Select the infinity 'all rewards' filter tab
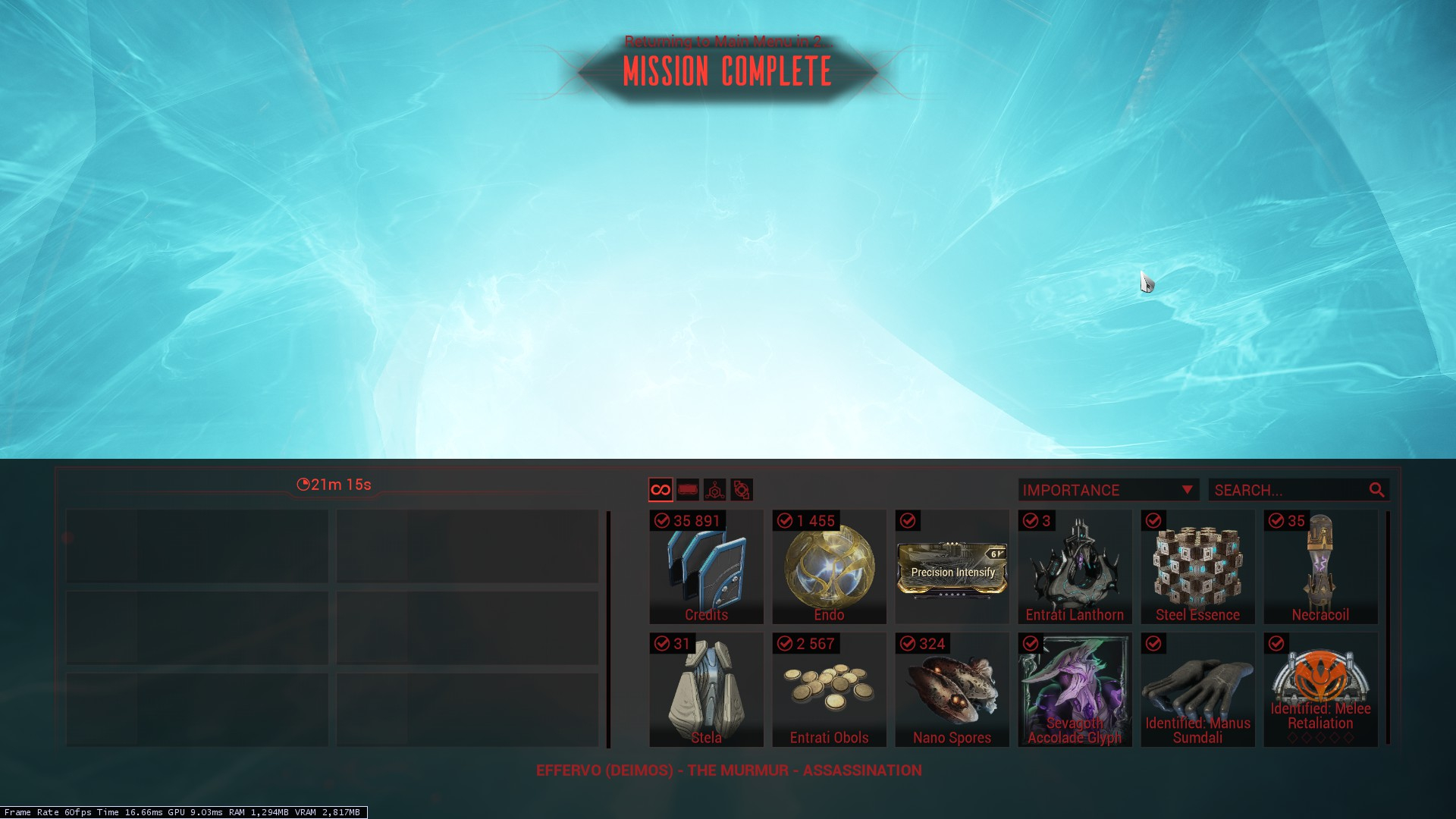 click(661, 490)
